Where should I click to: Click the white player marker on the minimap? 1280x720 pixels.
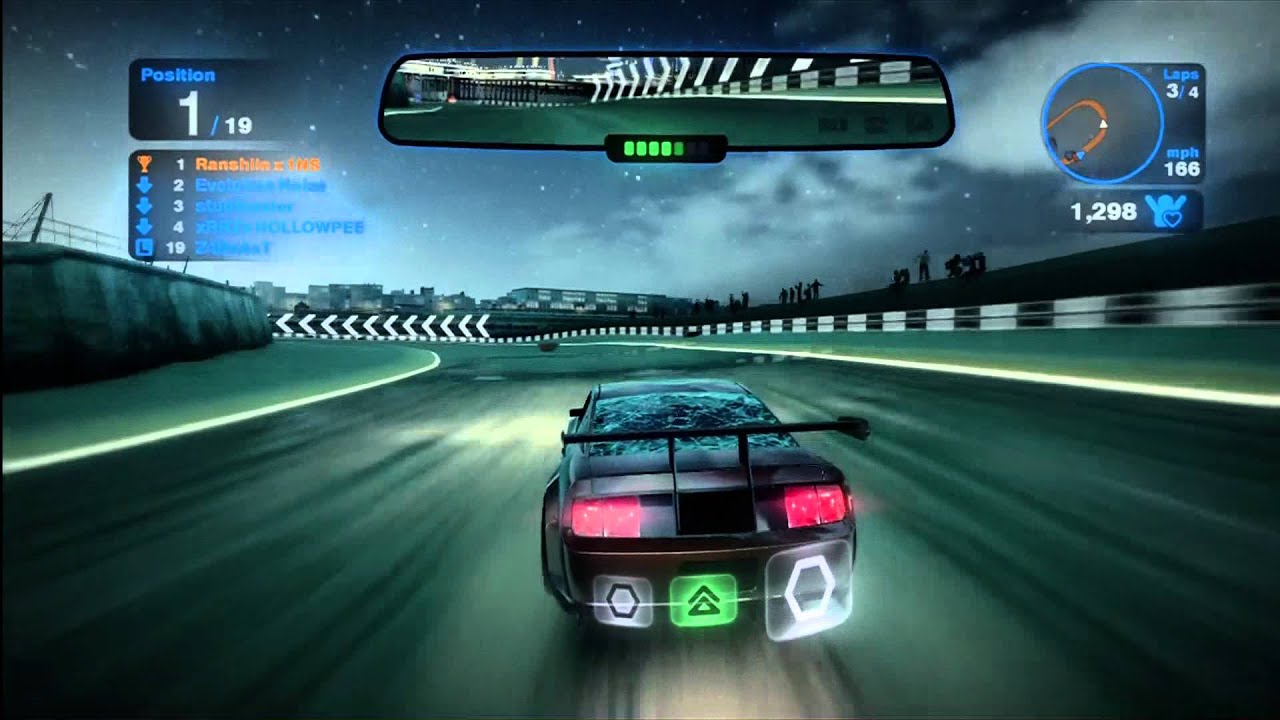[x=1104, y=124]
